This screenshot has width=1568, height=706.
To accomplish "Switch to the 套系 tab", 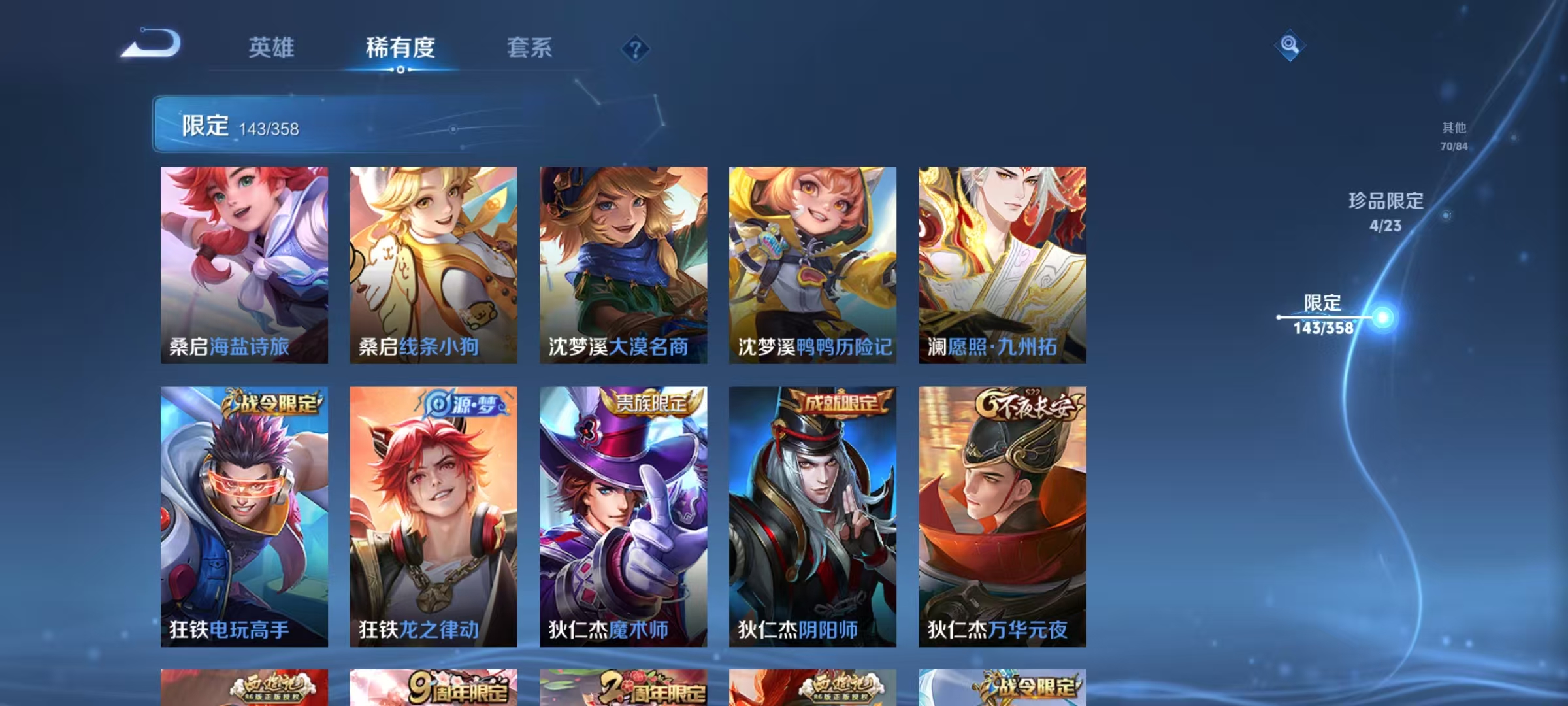I will (x=530, y=48).
